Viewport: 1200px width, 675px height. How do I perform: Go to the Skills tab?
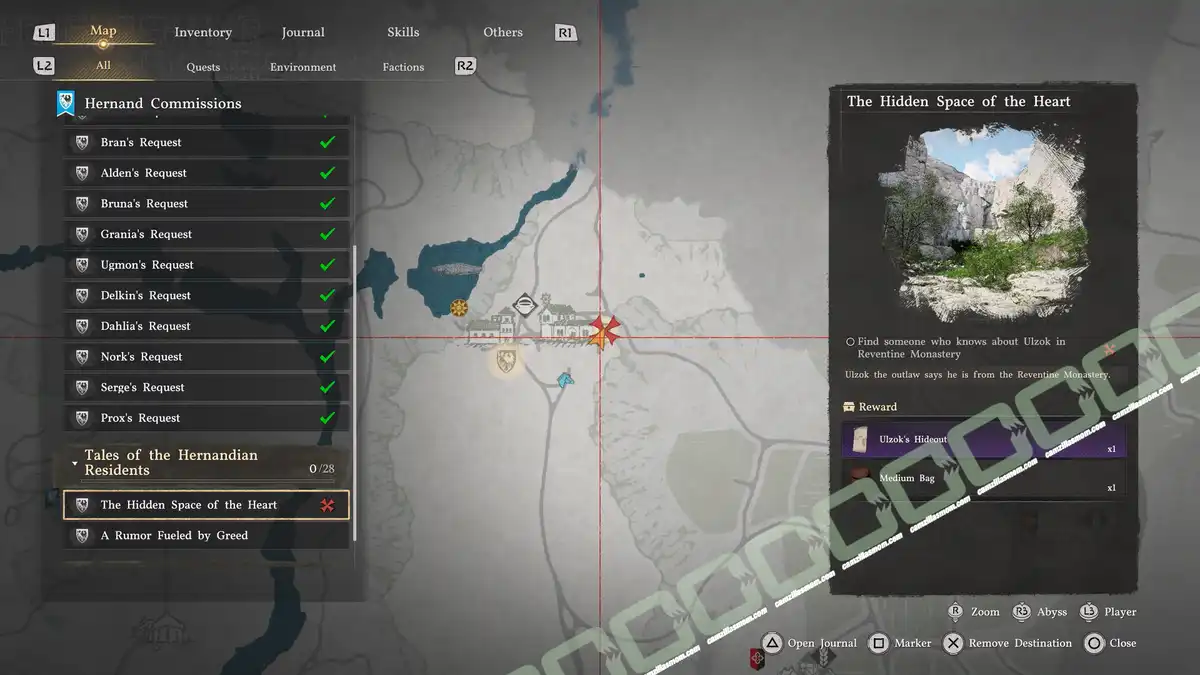(403, 32)
